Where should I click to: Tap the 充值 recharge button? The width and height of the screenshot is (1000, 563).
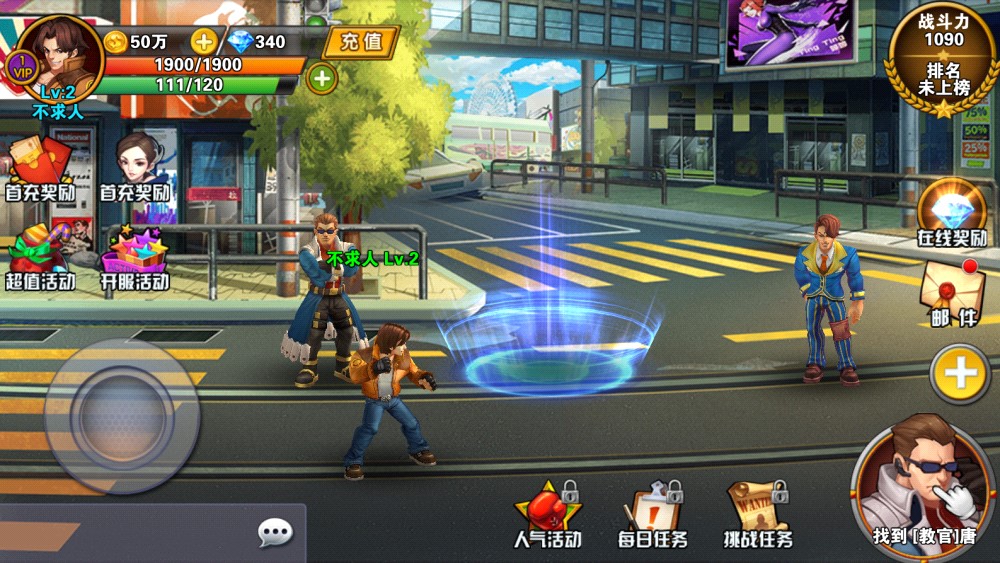point(361,42)
